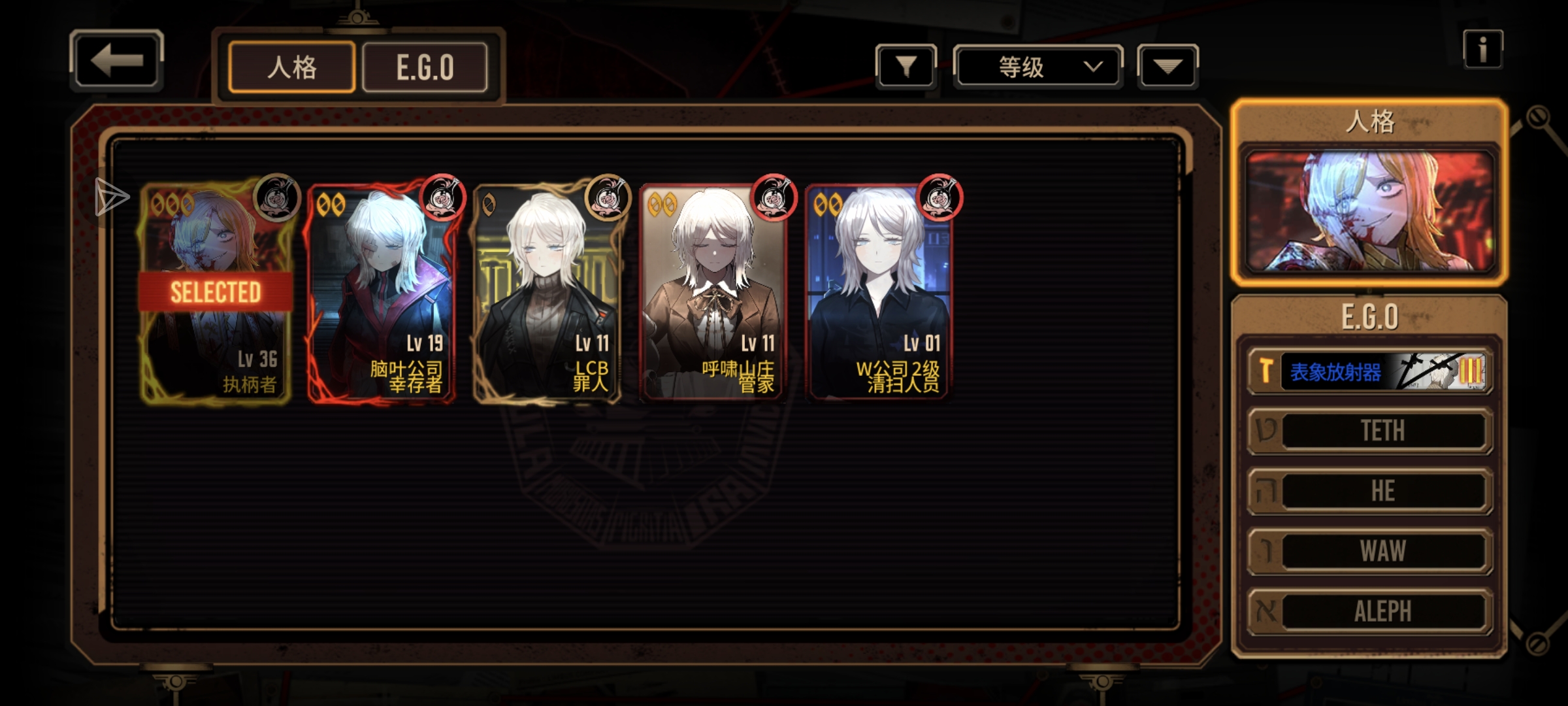The height and width of the screenshot is (706, 1568).
Task: Select the 表象放射器 E.G.O slot
Action: tap(1369, 372)
